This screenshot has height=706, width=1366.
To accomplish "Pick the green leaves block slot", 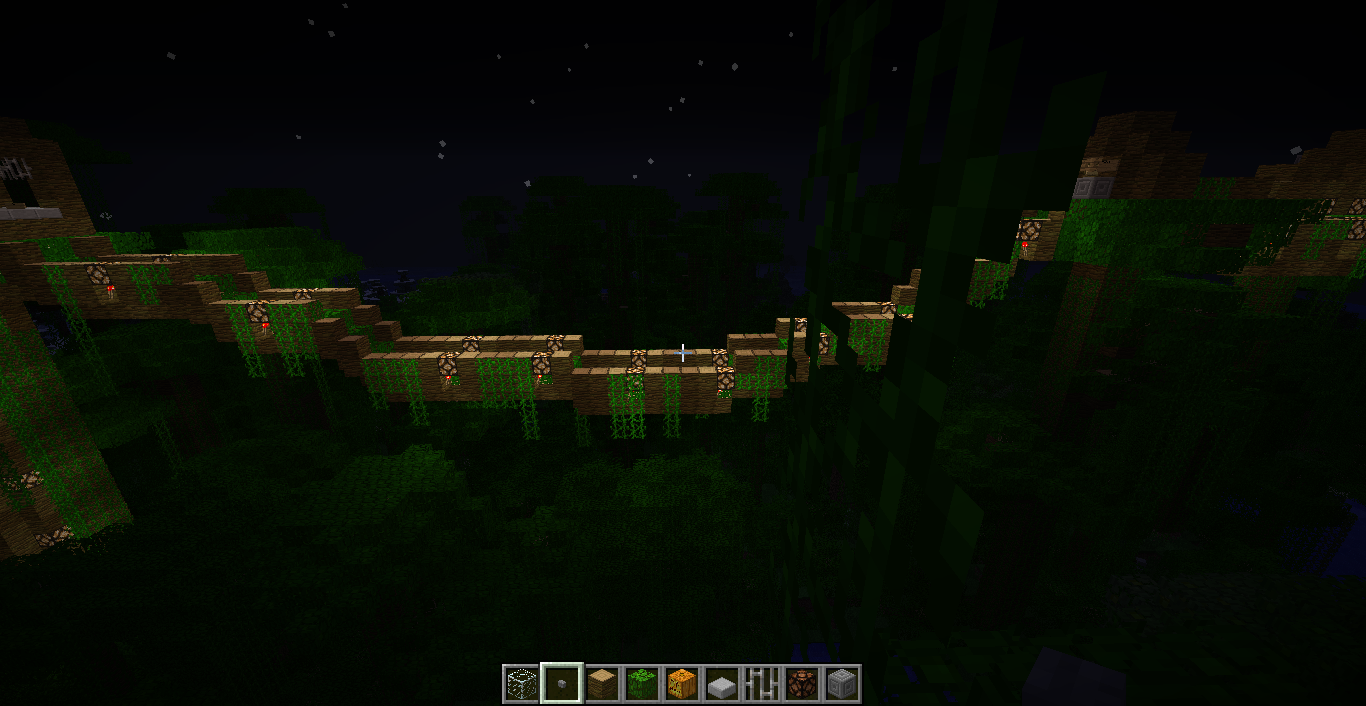I will pos(641,684).
